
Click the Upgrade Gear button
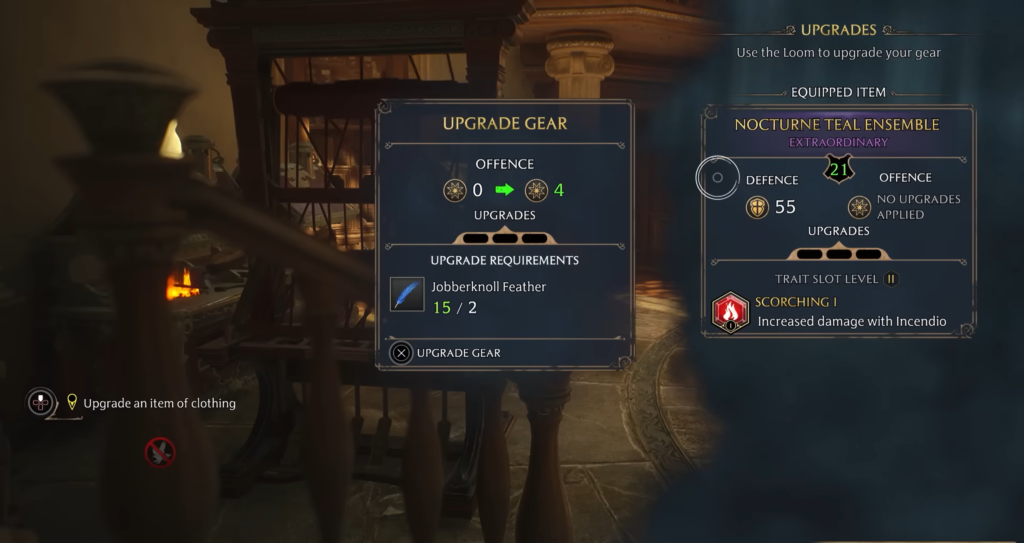point(447,353)
